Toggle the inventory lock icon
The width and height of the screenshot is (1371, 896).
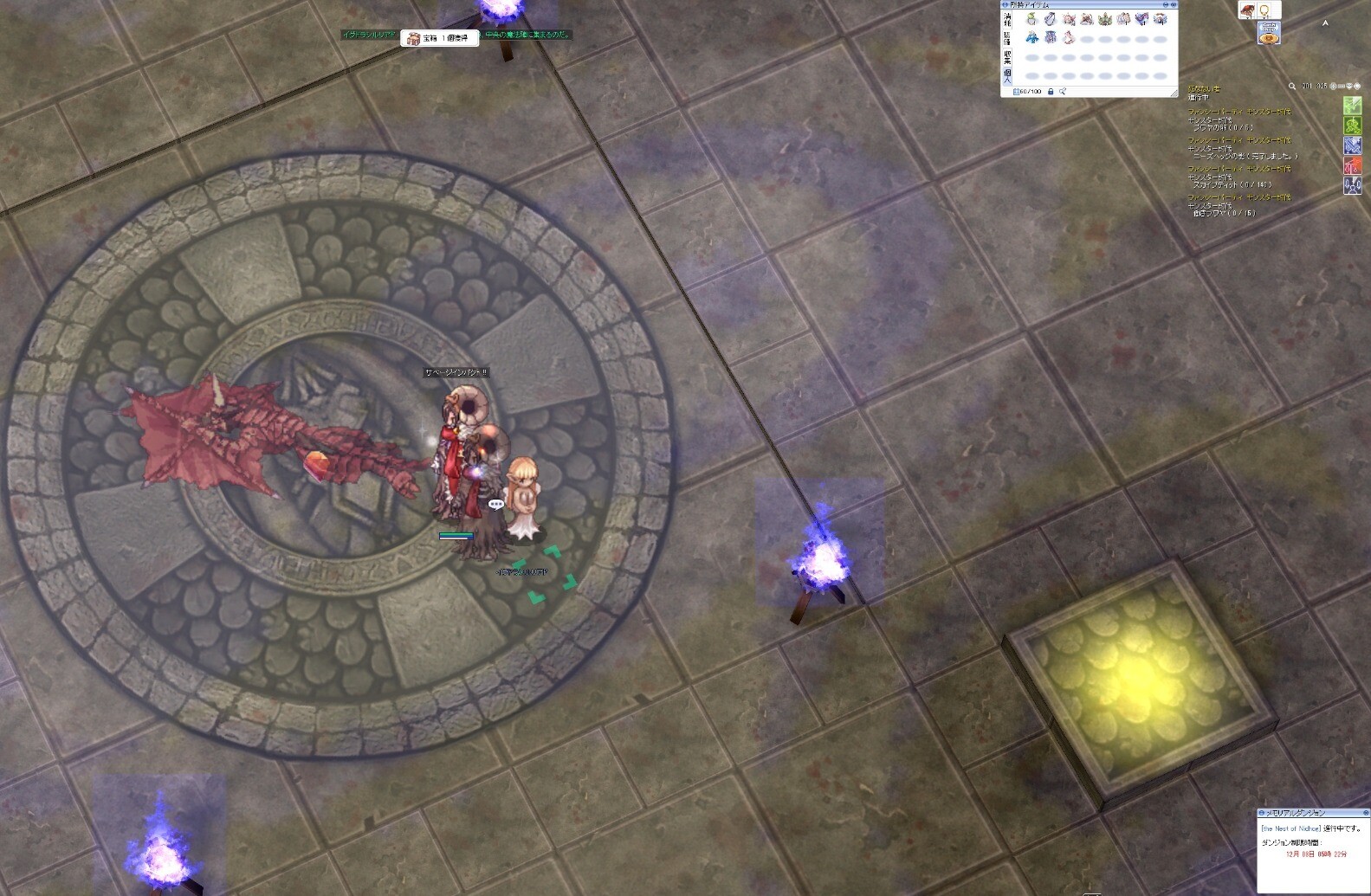1051,92
